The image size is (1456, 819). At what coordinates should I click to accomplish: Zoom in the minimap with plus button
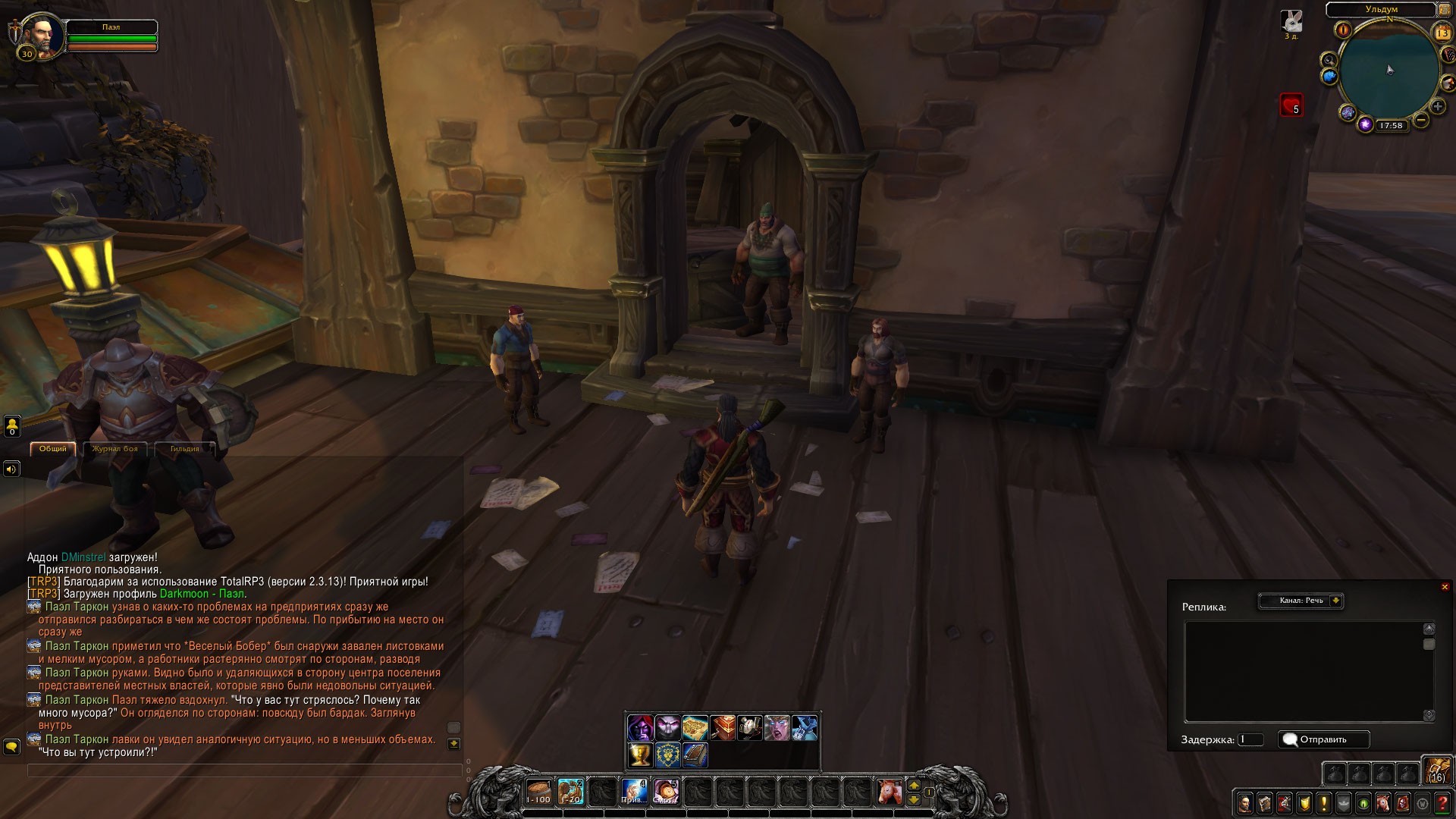pyautogui.click(x=1437, y=107)
